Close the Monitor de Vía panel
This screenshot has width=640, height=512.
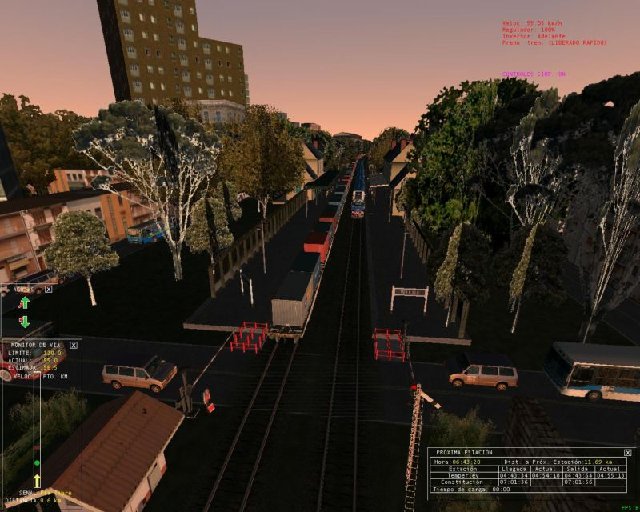tap(73, 344)
